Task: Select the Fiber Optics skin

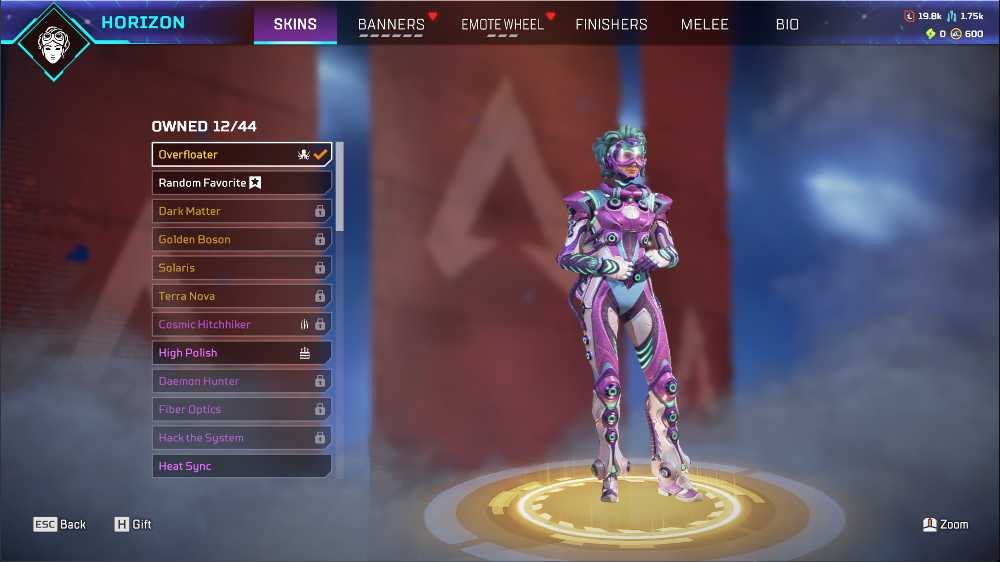Action: coord(242,410)
